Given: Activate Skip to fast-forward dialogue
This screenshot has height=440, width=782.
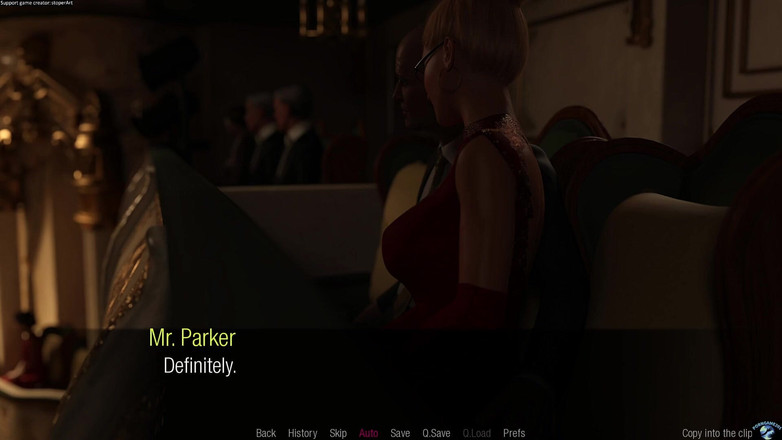Looking at the screenshot, I should pos(338,433).
